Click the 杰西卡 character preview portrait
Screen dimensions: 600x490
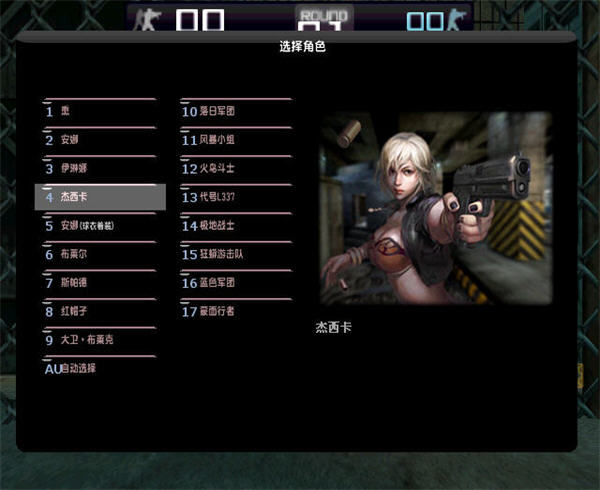coord(435,208)
